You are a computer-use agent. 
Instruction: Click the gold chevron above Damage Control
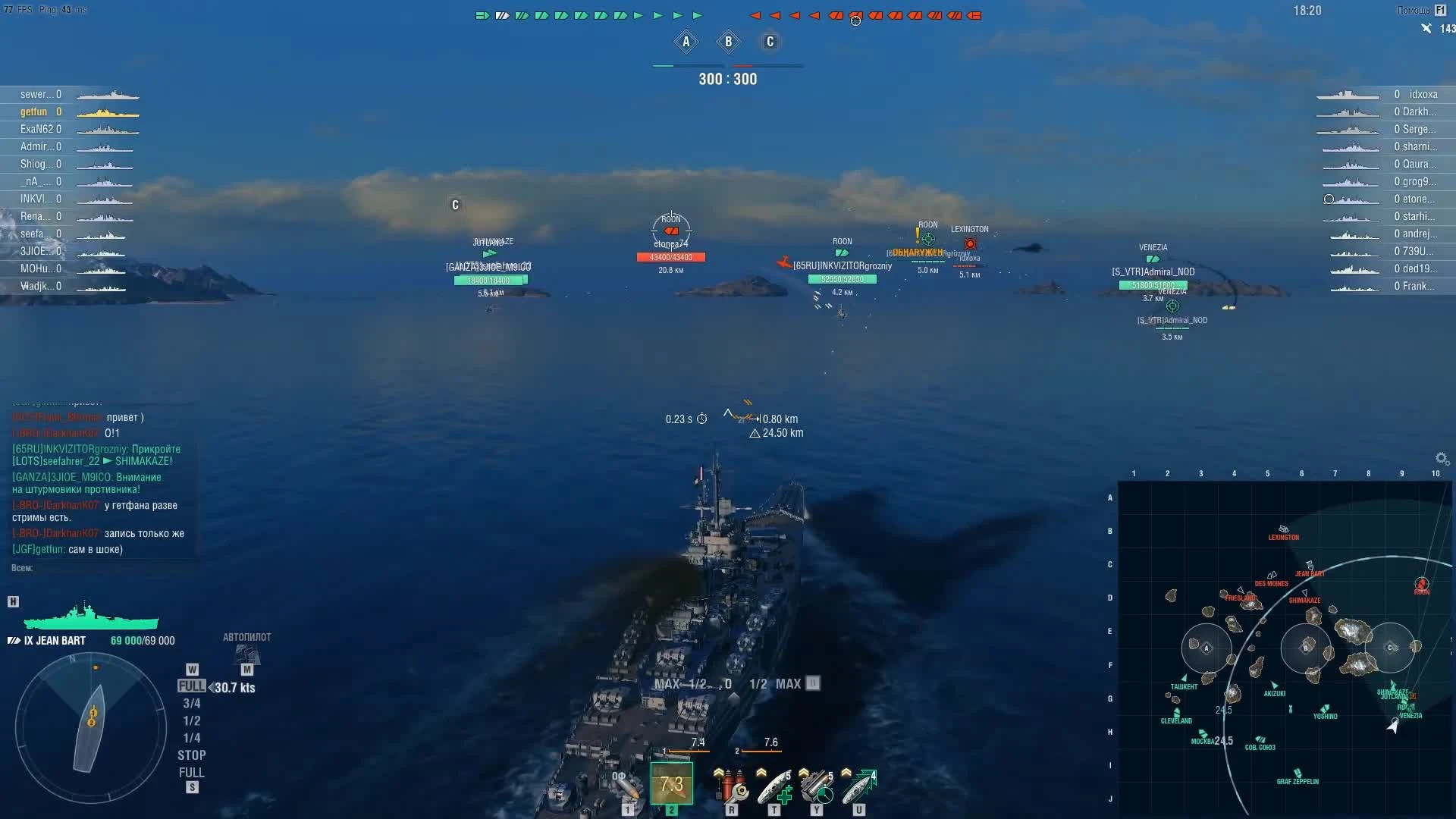719,771
